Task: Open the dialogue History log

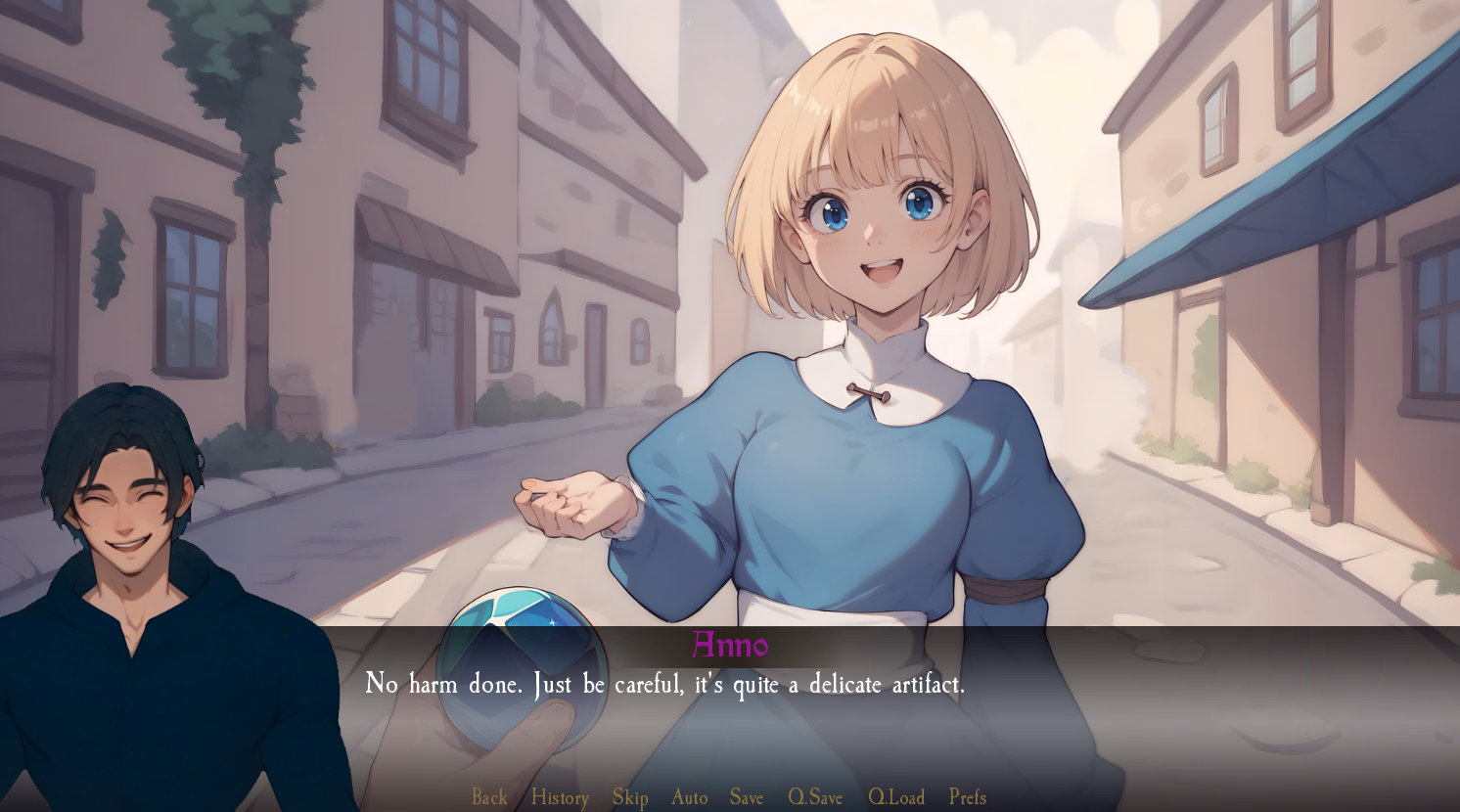Action: pyautogui.click(x=560, y=797)
